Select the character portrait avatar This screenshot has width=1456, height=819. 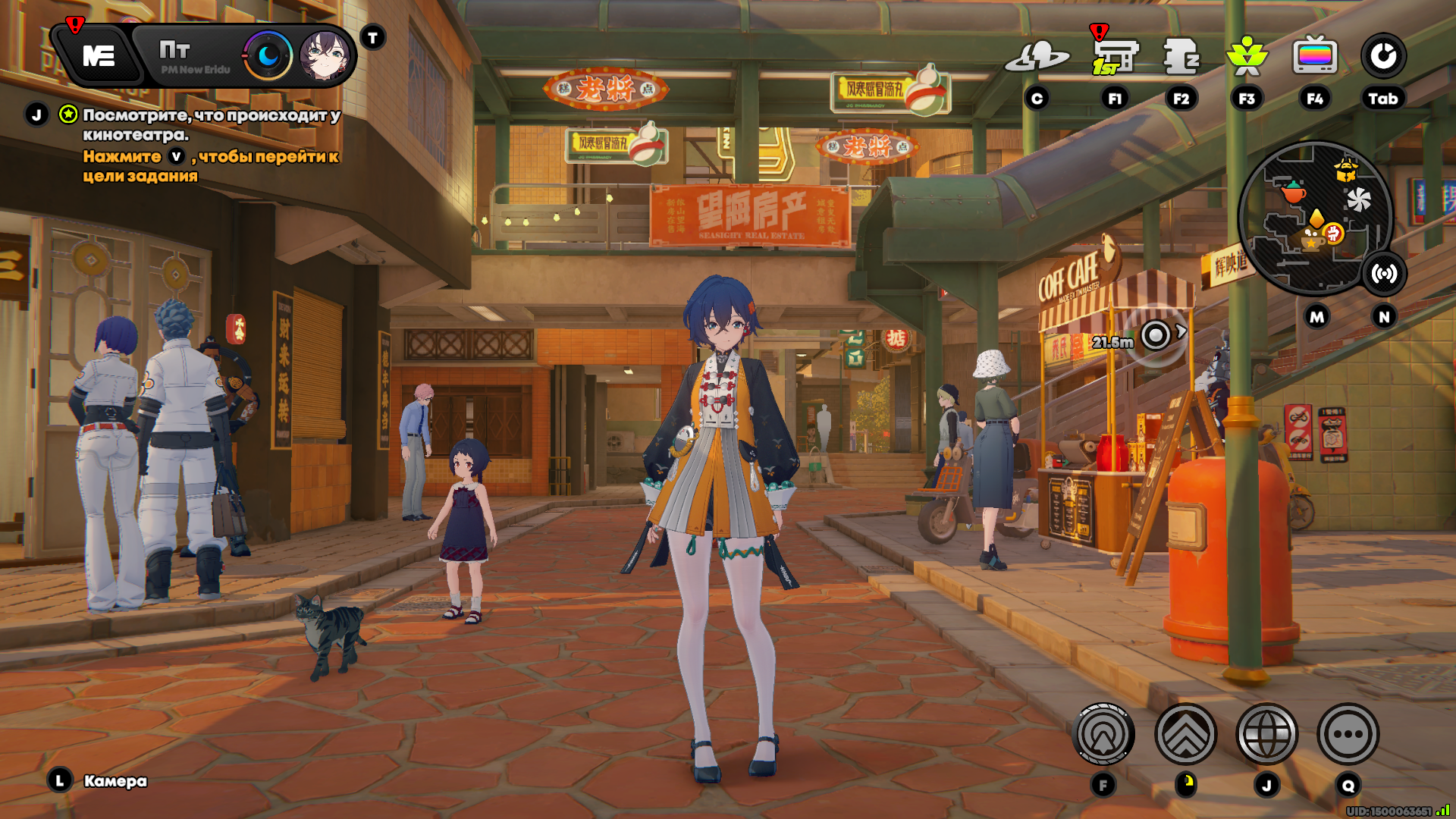tap(325, 55)
